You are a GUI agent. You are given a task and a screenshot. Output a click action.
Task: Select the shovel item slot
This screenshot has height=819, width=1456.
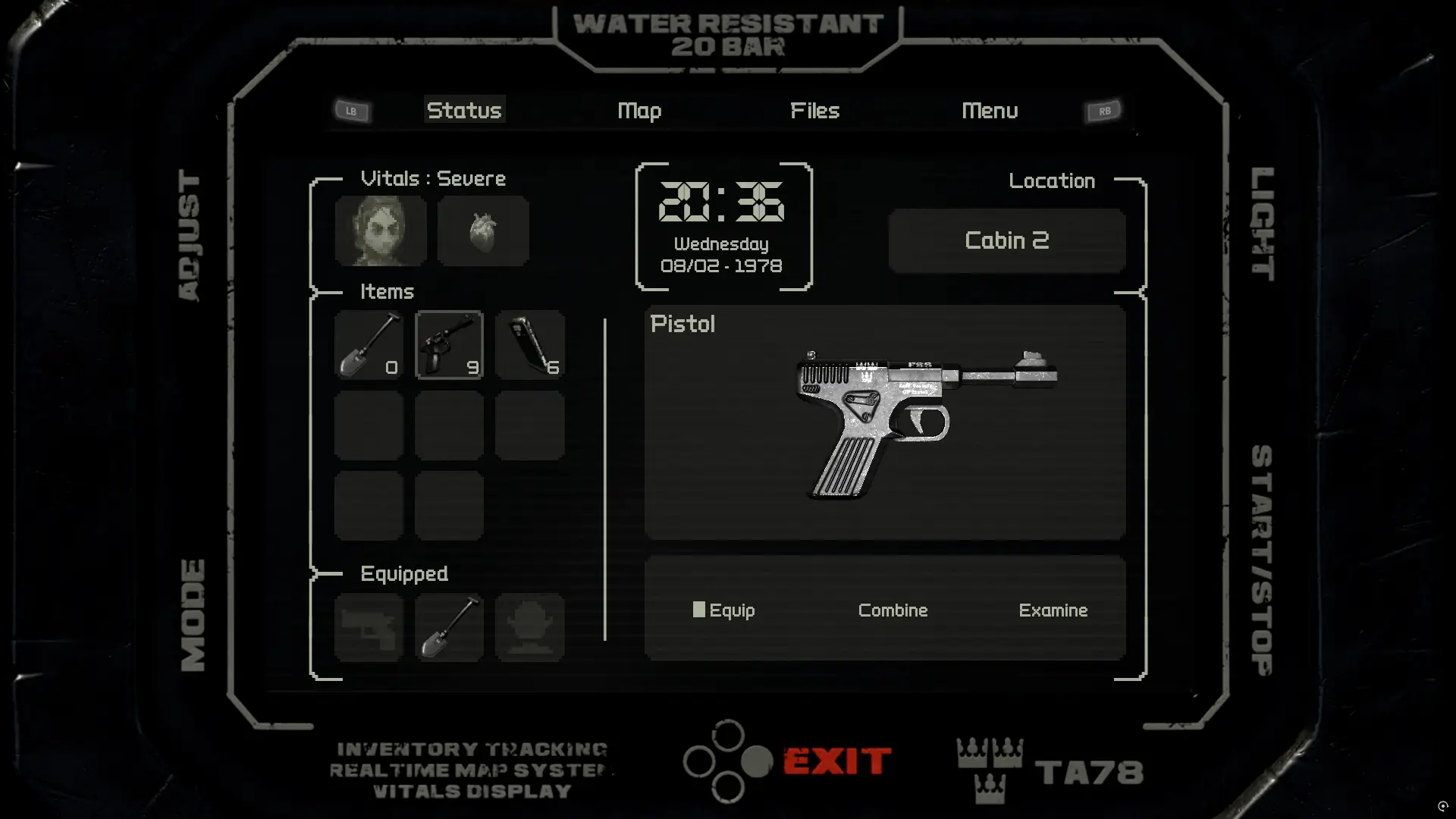369,345
